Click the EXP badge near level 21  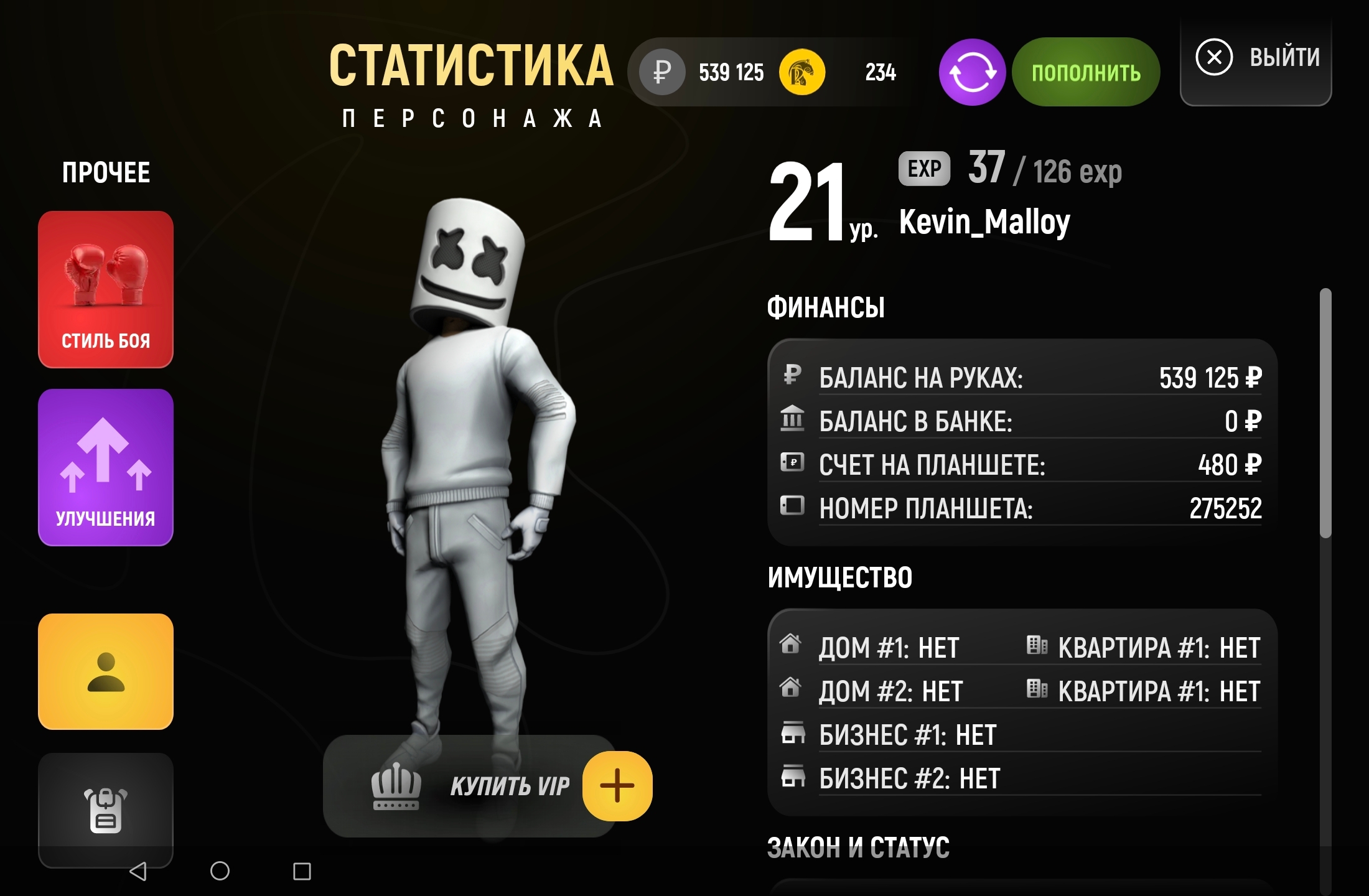pos(923,169)
